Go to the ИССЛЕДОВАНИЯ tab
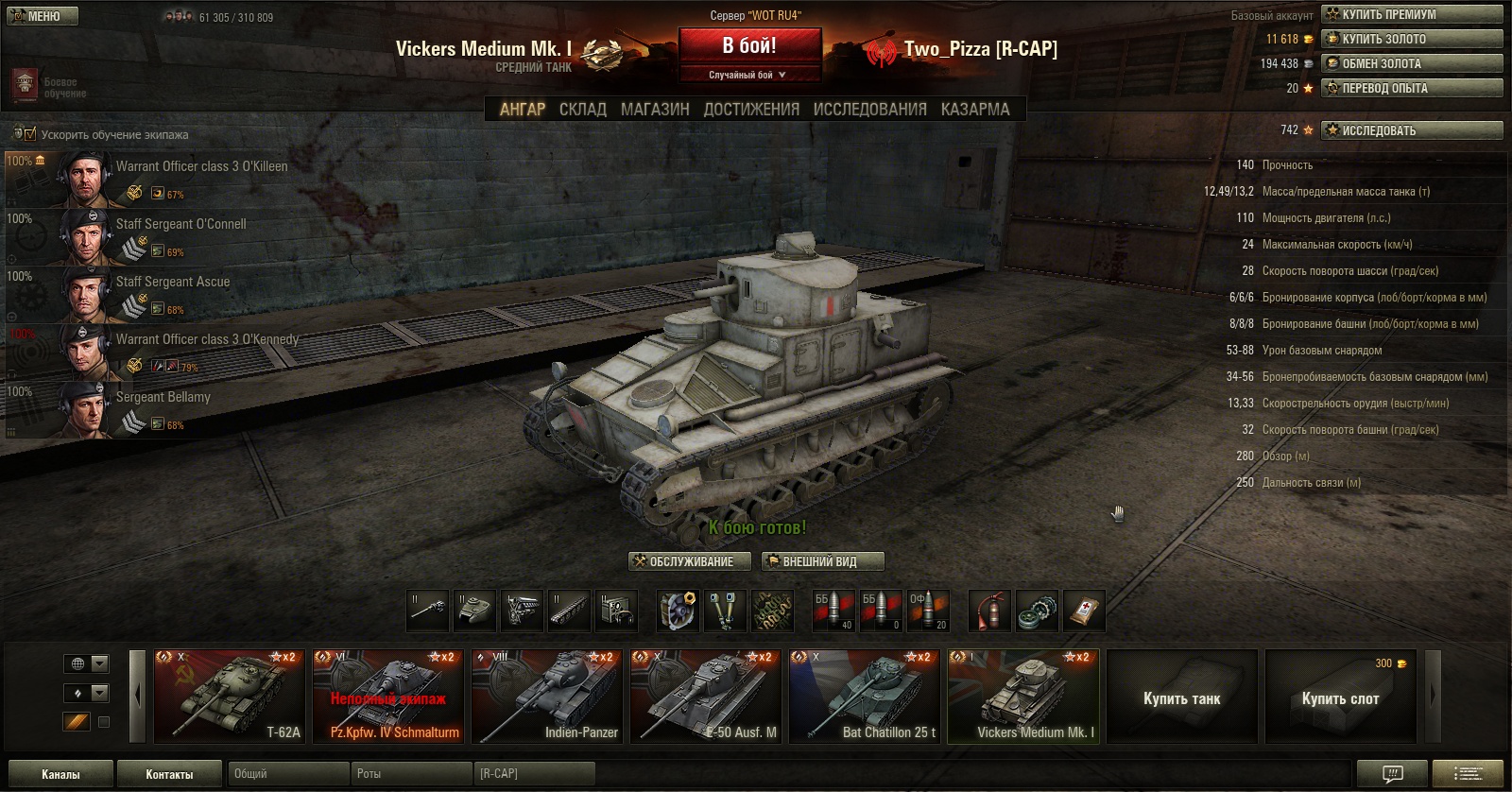This screenshot has height=792, width=1512. pyautogui.click(x=869, y=110)
